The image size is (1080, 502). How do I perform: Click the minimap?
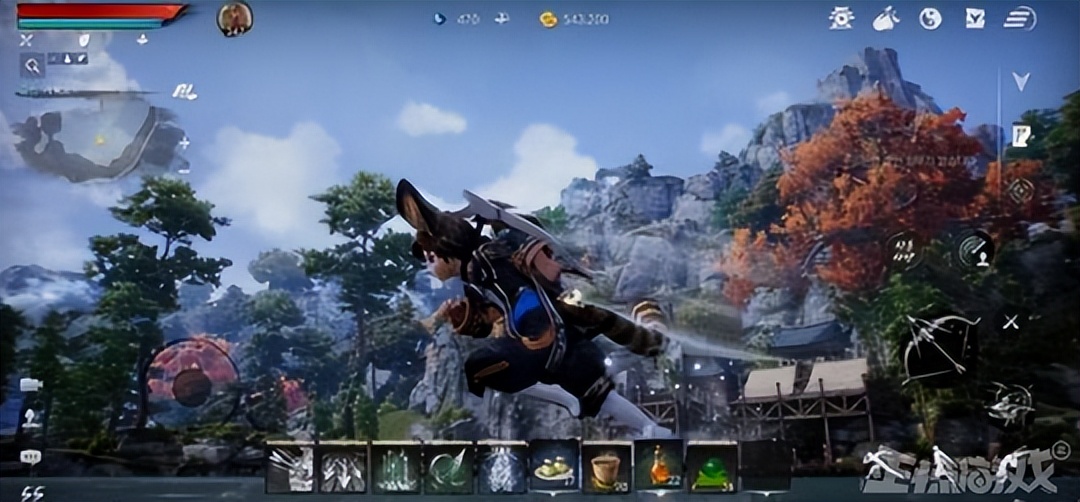pos(100,138)
